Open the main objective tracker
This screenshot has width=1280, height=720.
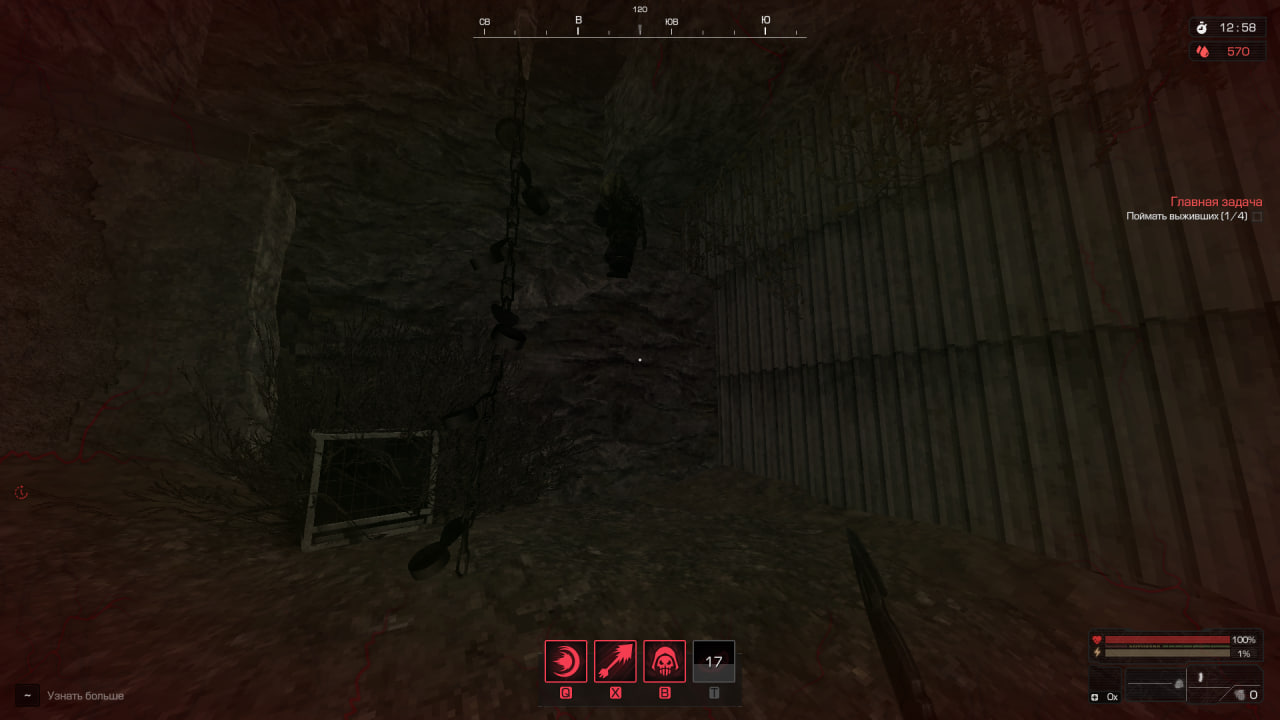click(1215, 202)
